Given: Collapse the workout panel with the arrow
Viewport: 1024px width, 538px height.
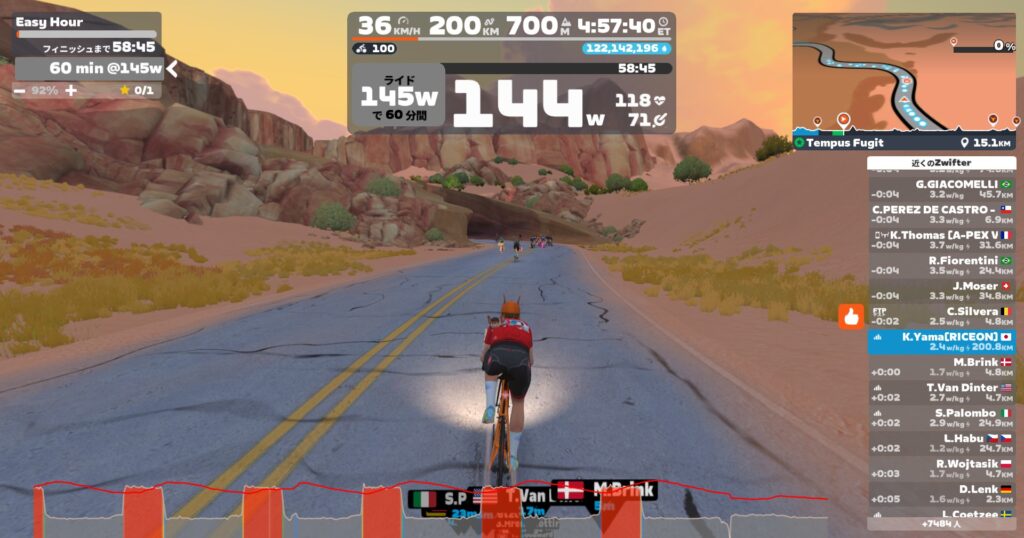Looking at the screenshot, I should (172, 68).
